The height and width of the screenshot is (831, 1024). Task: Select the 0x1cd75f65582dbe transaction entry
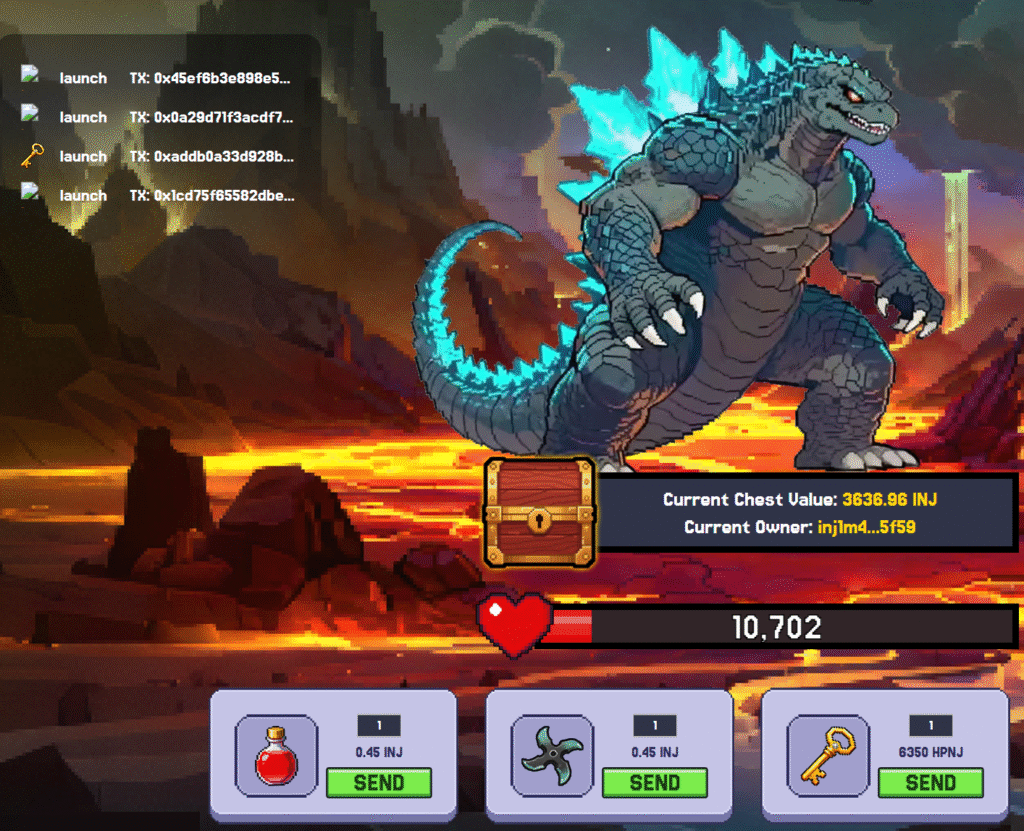(223, 195)
